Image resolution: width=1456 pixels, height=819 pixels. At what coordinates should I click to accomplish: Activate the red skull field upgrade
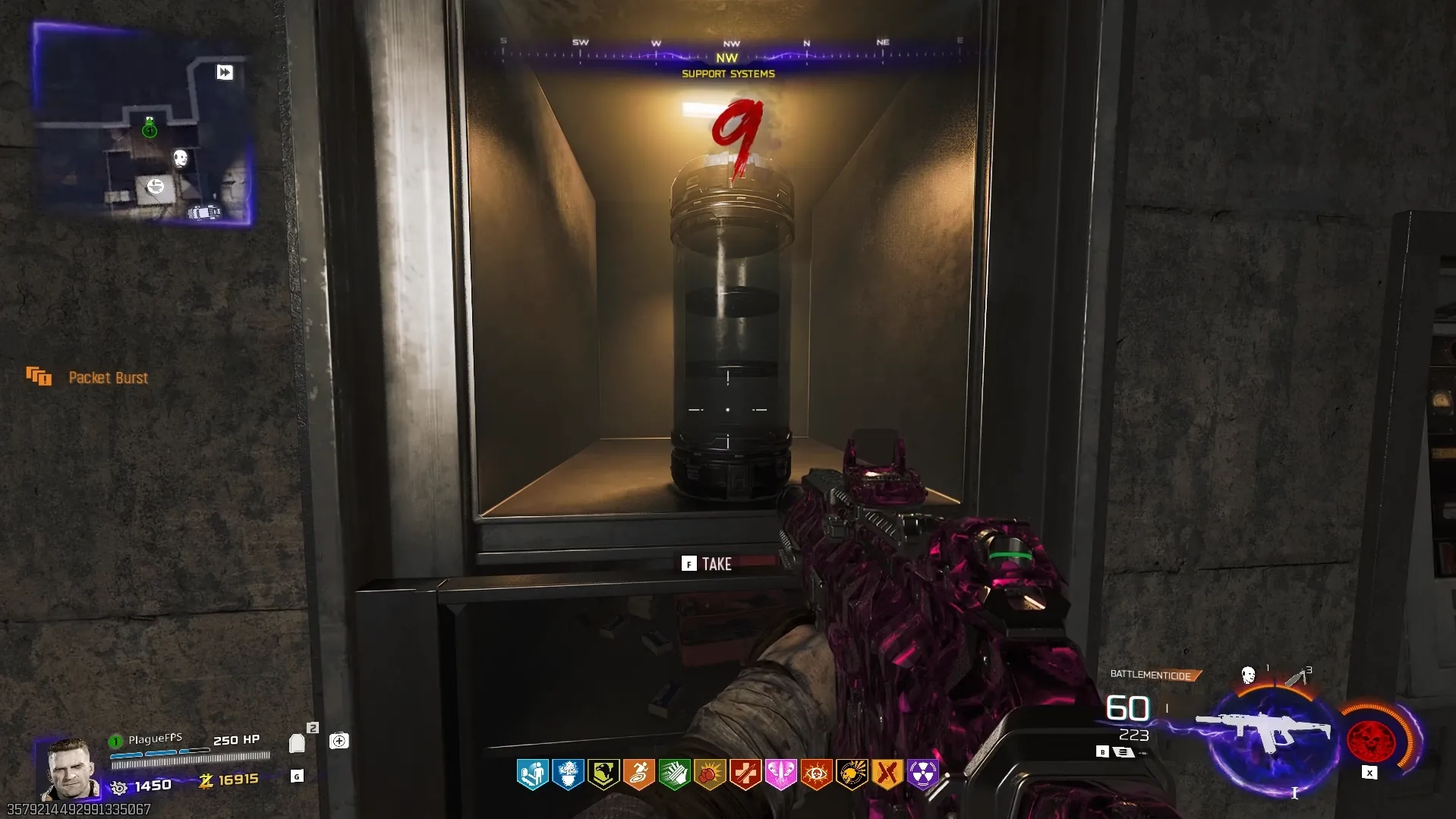(x=1372, y=739)
